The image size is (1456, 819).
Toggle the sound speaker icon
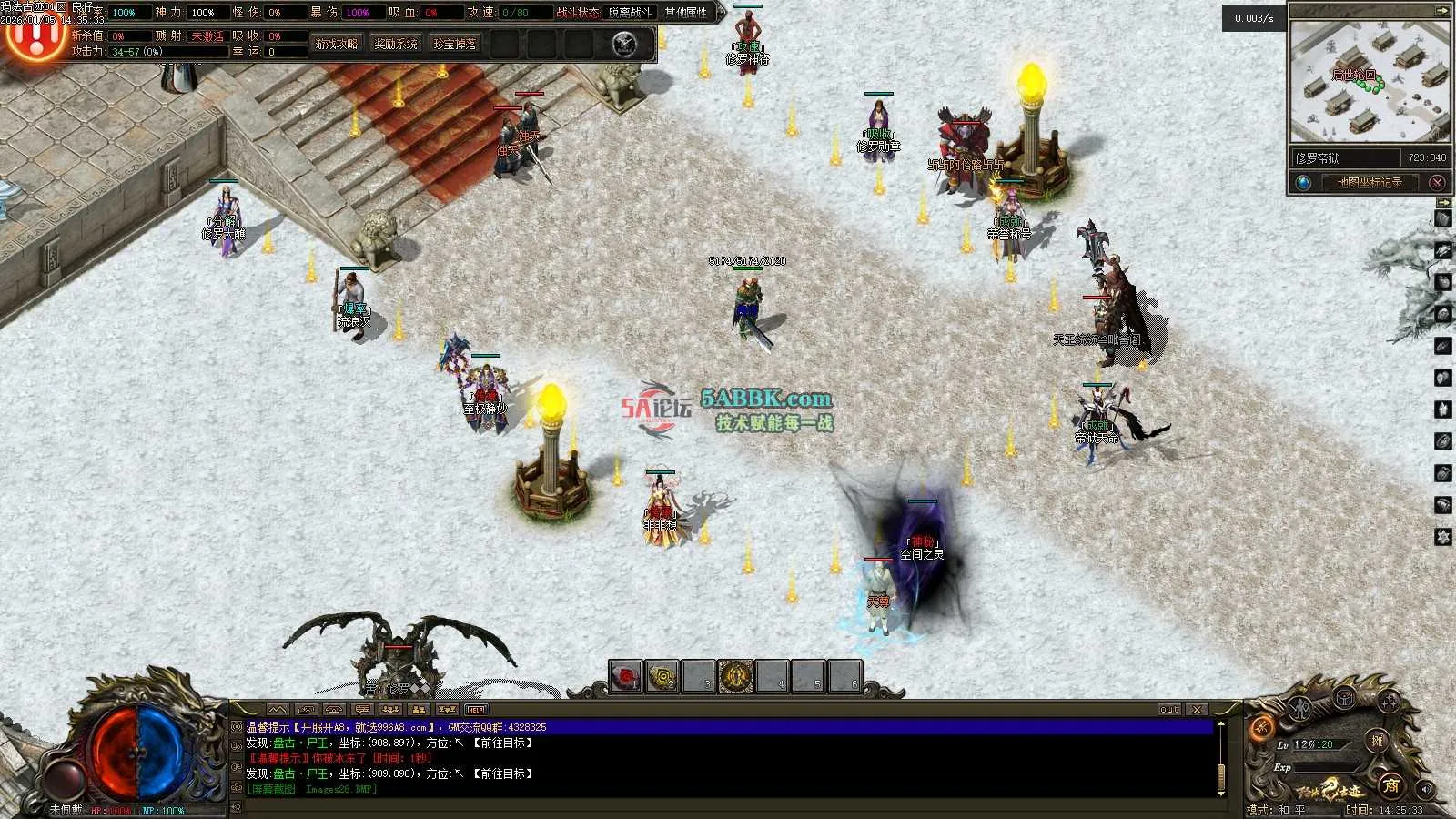1425,788
